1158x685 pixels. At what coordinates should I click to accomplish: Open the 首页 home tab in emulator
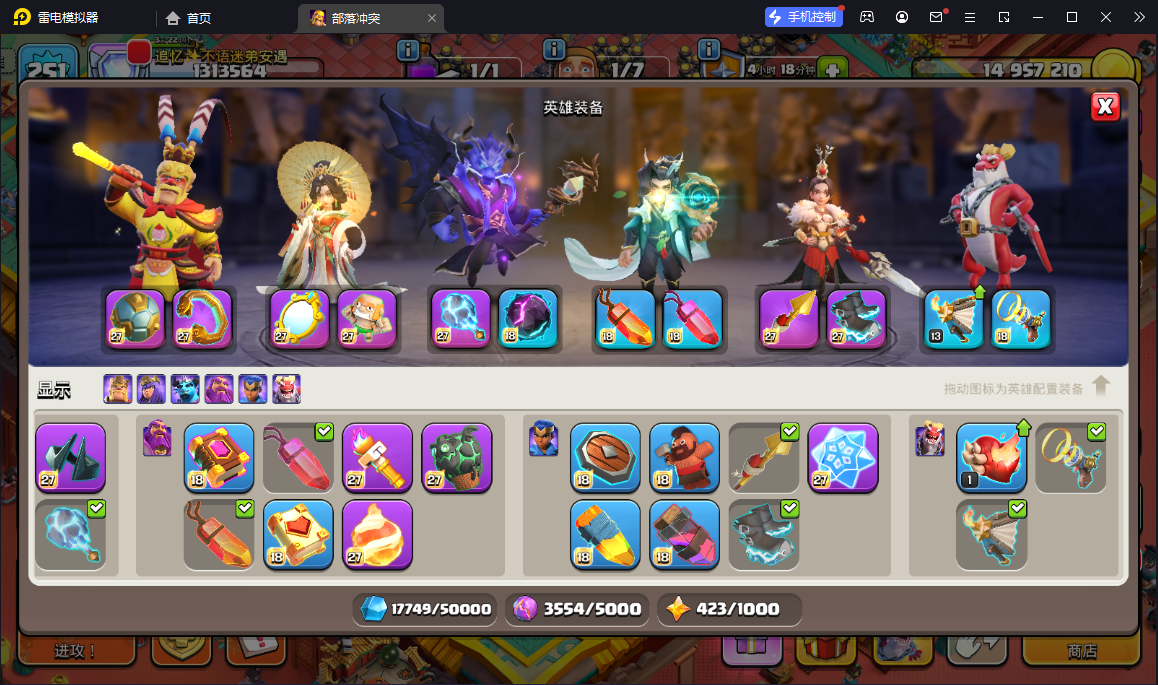pyautogui.click(x=188, y=18)
